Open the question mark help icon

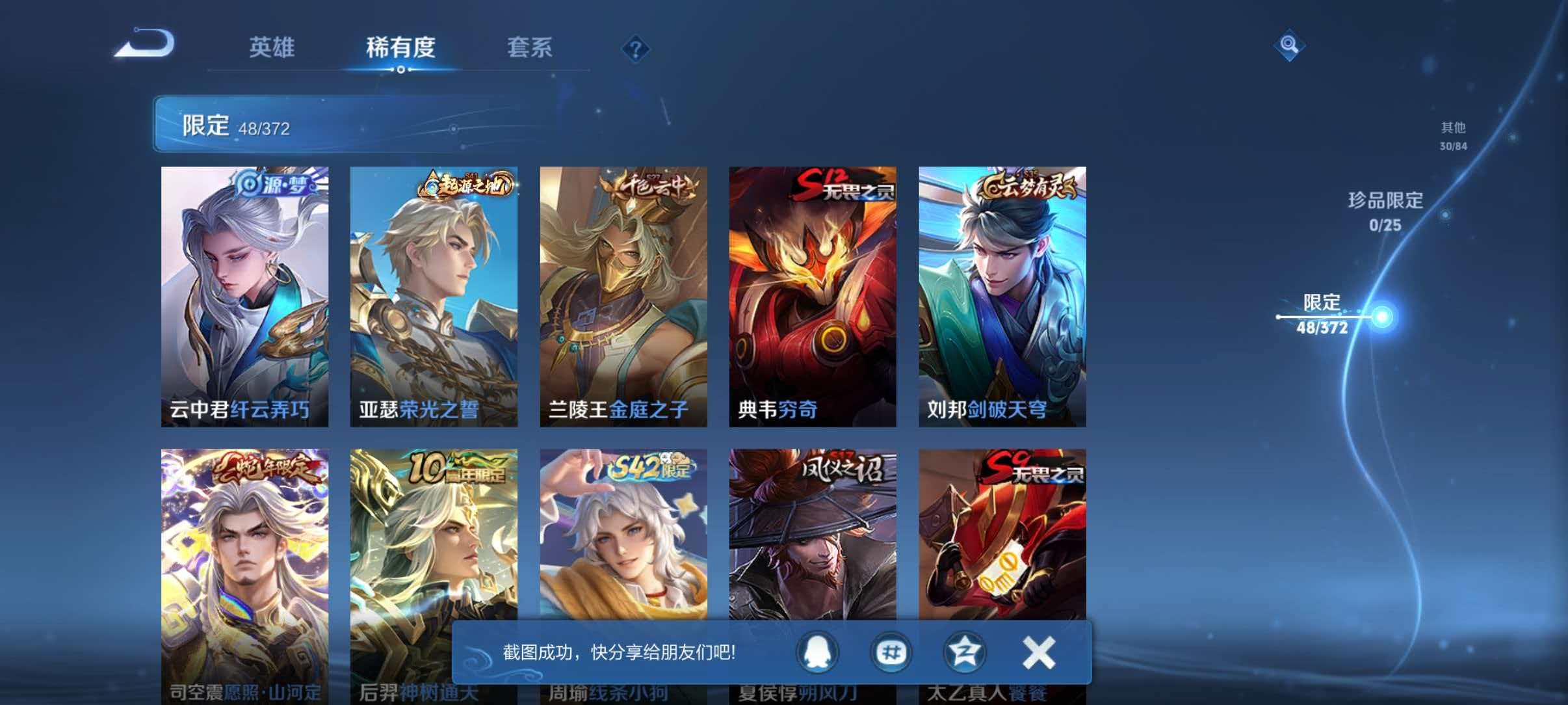click(x=638, y=49)
